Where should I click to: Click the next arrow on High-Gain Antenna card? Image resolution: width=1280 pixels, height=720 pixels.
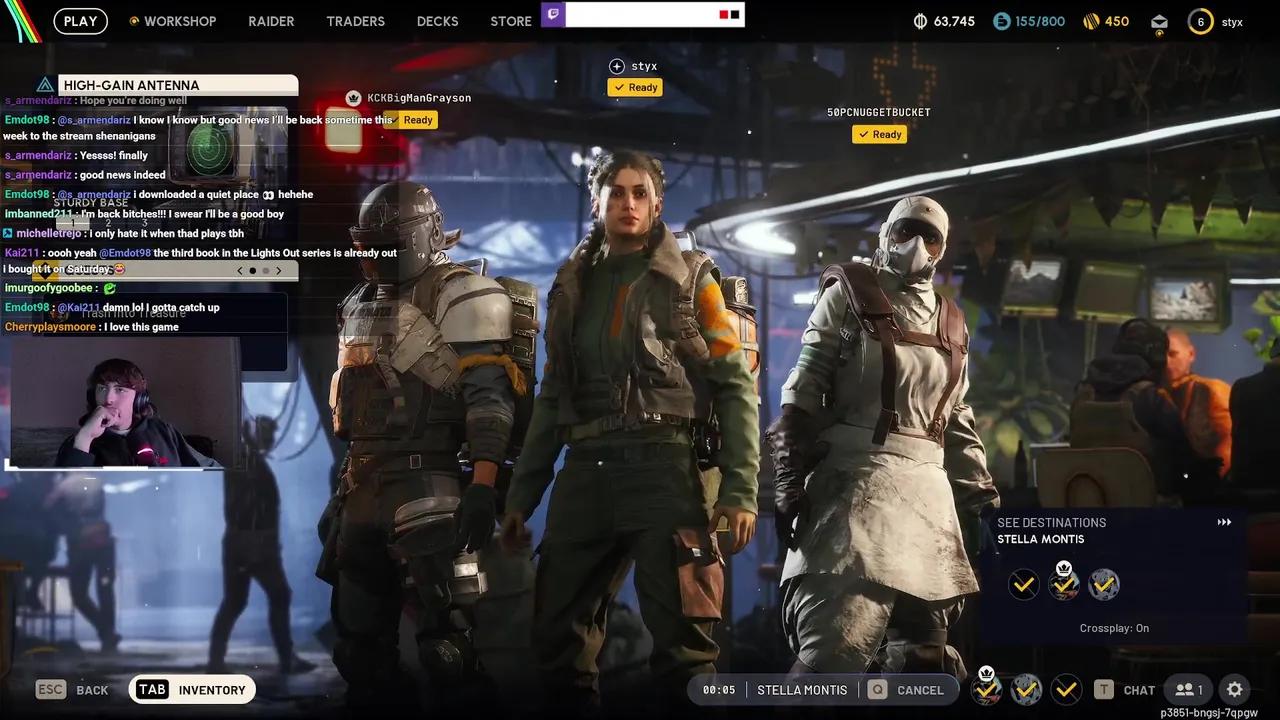click(x=278, y=270)
